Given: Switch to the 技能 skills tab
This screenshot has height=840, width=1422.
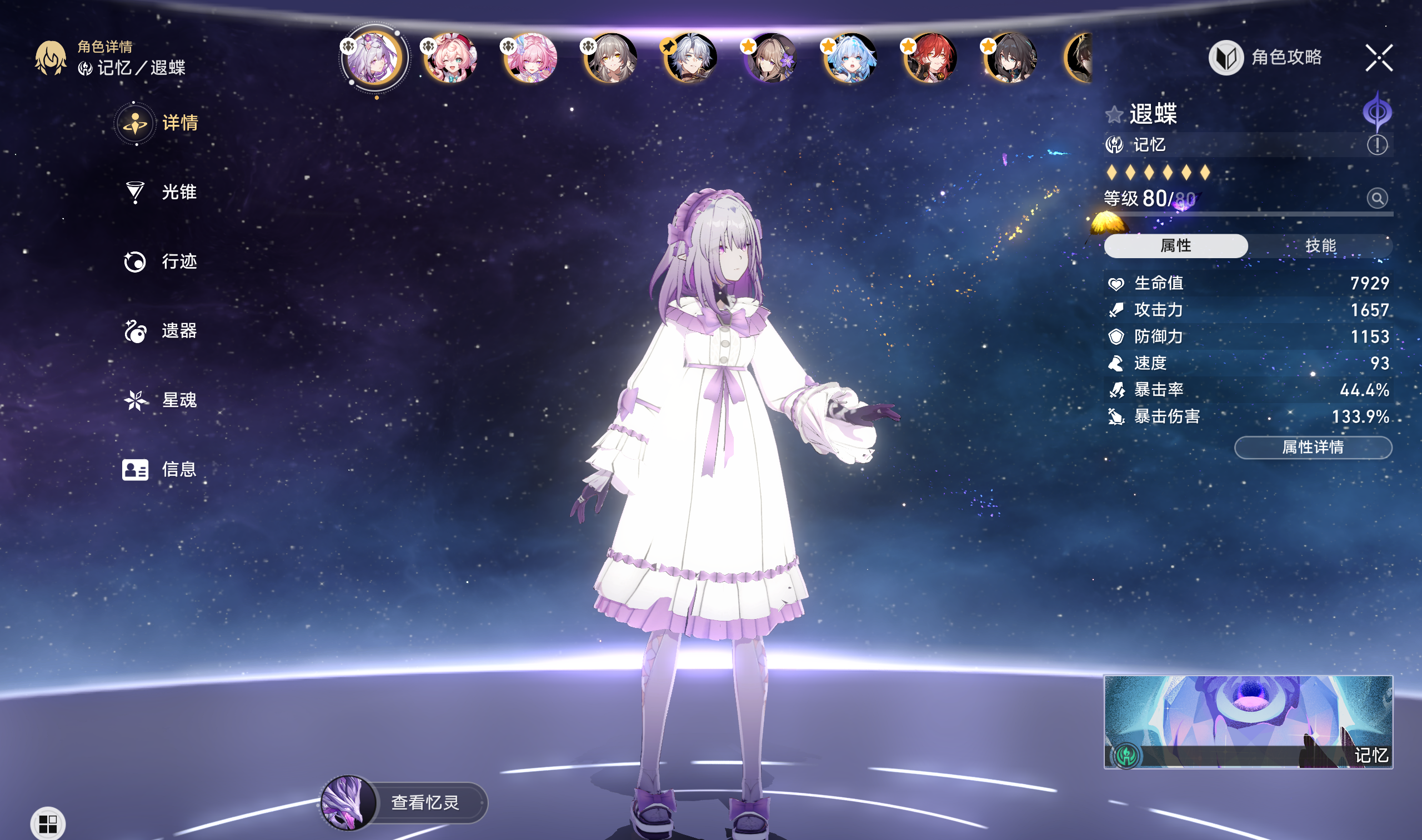Looking at the screenshot, I should (x=1320, y=245).
